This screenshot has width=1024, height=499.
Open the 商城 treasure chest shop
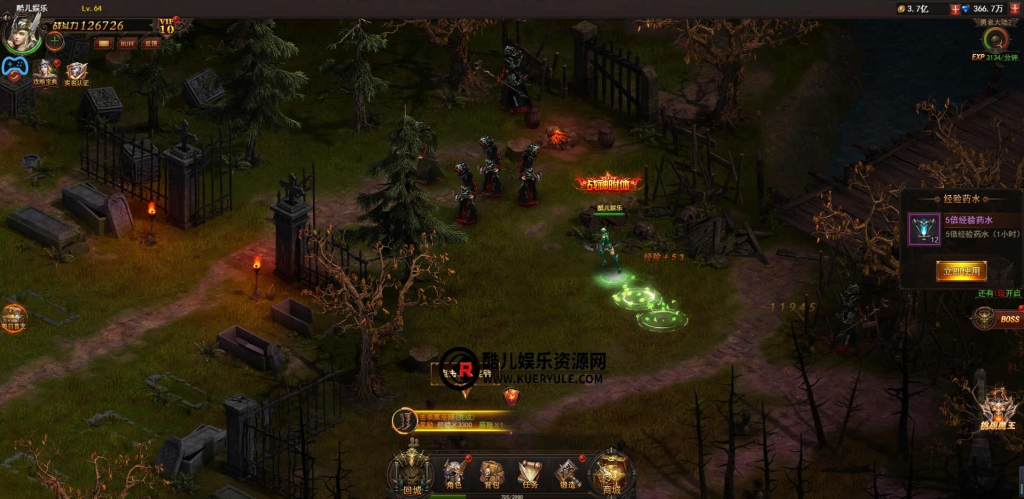(x=609, y=474)
